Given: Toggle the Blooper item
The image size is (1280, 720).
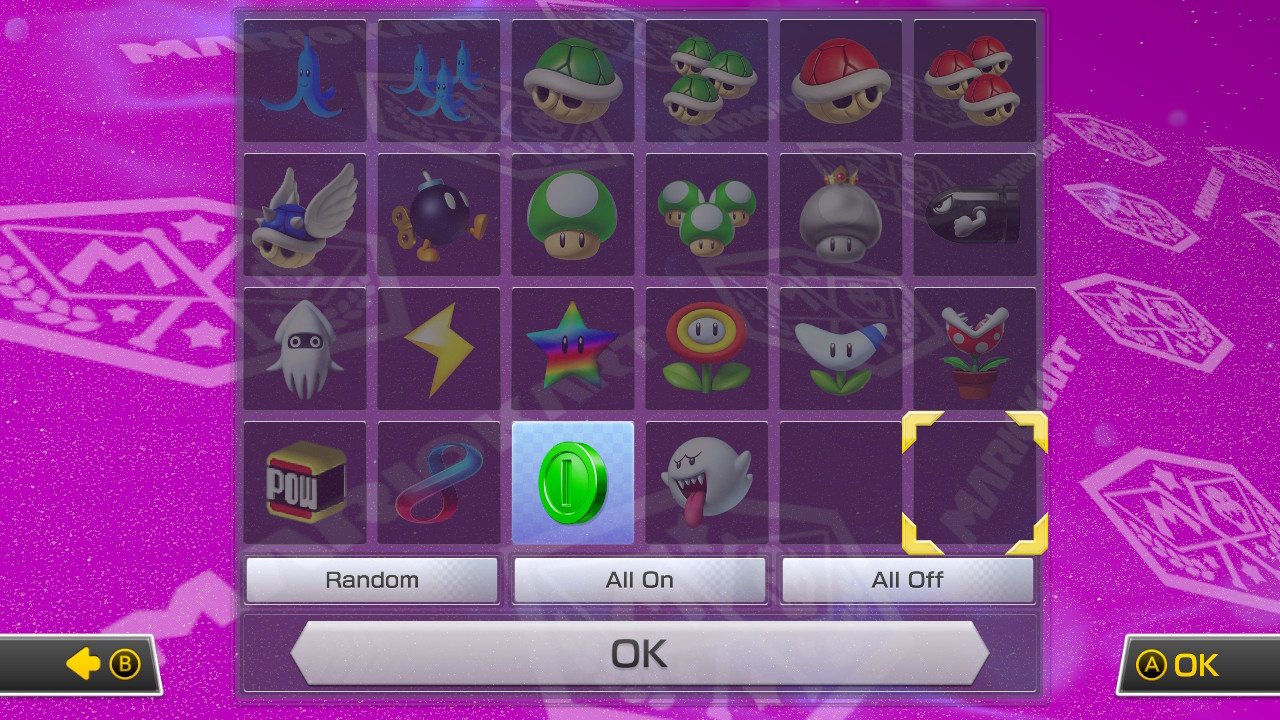Looking at the screenshot, I should tap(304, 348).
